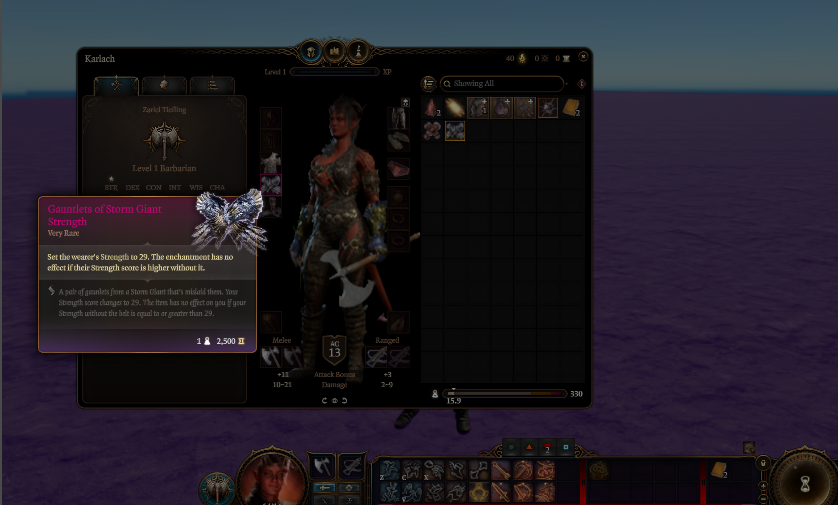
Task: Select the red potion item in inventory
Action: 431,107
